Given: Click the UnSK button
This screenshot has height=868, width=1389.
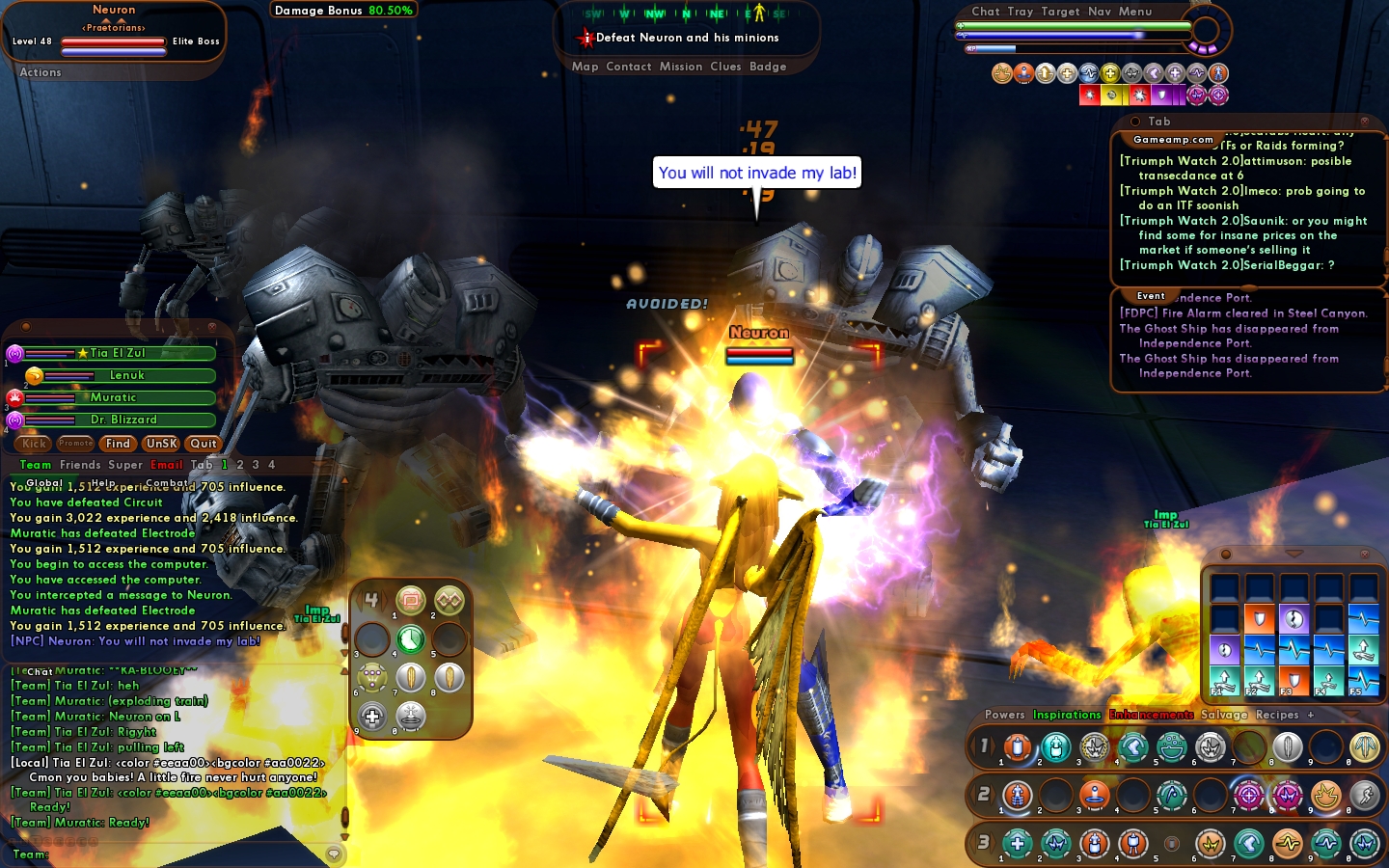Looking at the screenshot, I should [x=161, y=444].
